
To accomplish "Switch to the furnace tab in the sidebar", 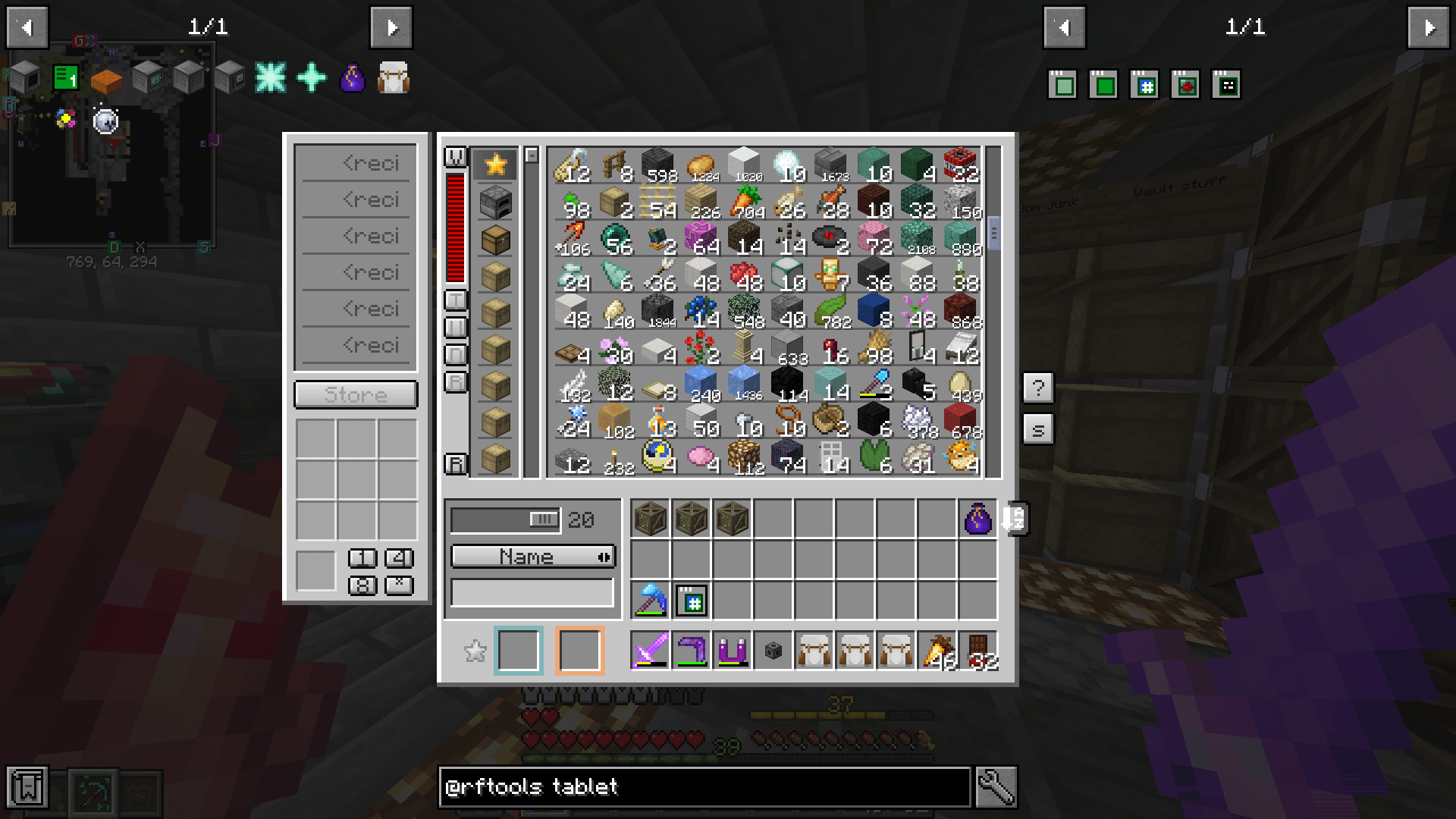I will click(496, 203).
